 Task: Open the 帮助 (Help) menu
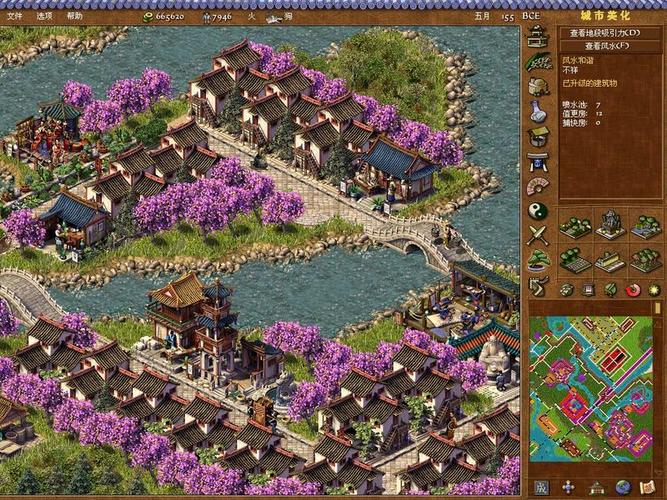coord(75,16)
